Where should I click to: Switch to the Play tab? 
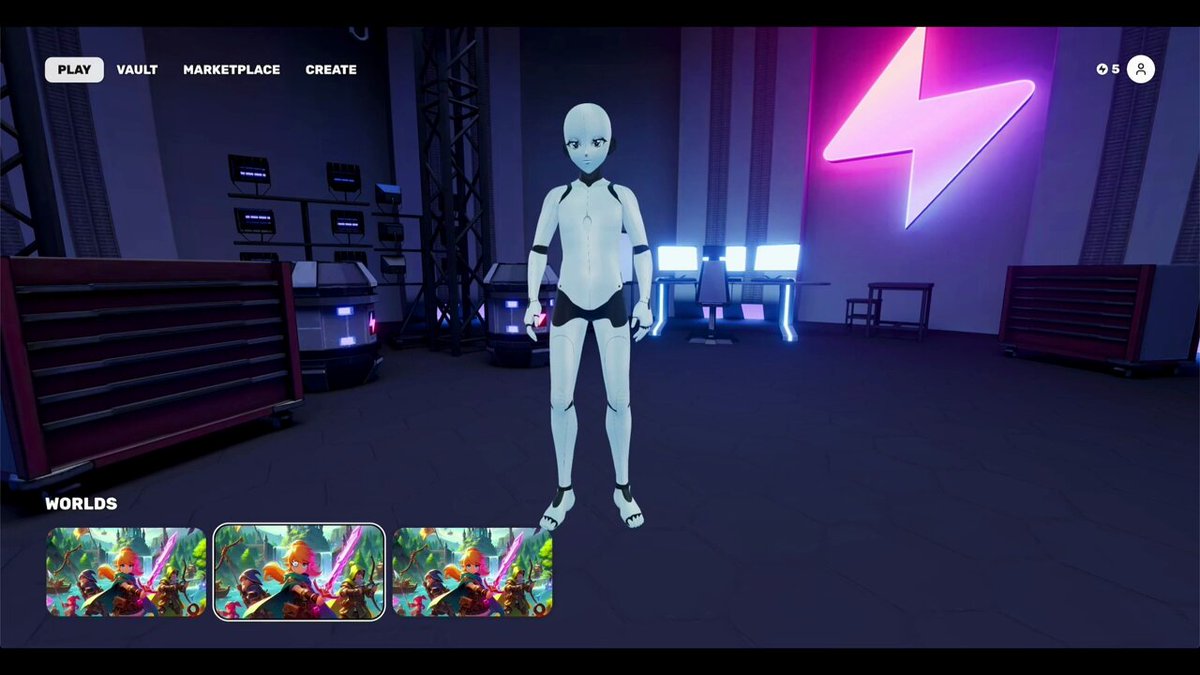[74, 70]
